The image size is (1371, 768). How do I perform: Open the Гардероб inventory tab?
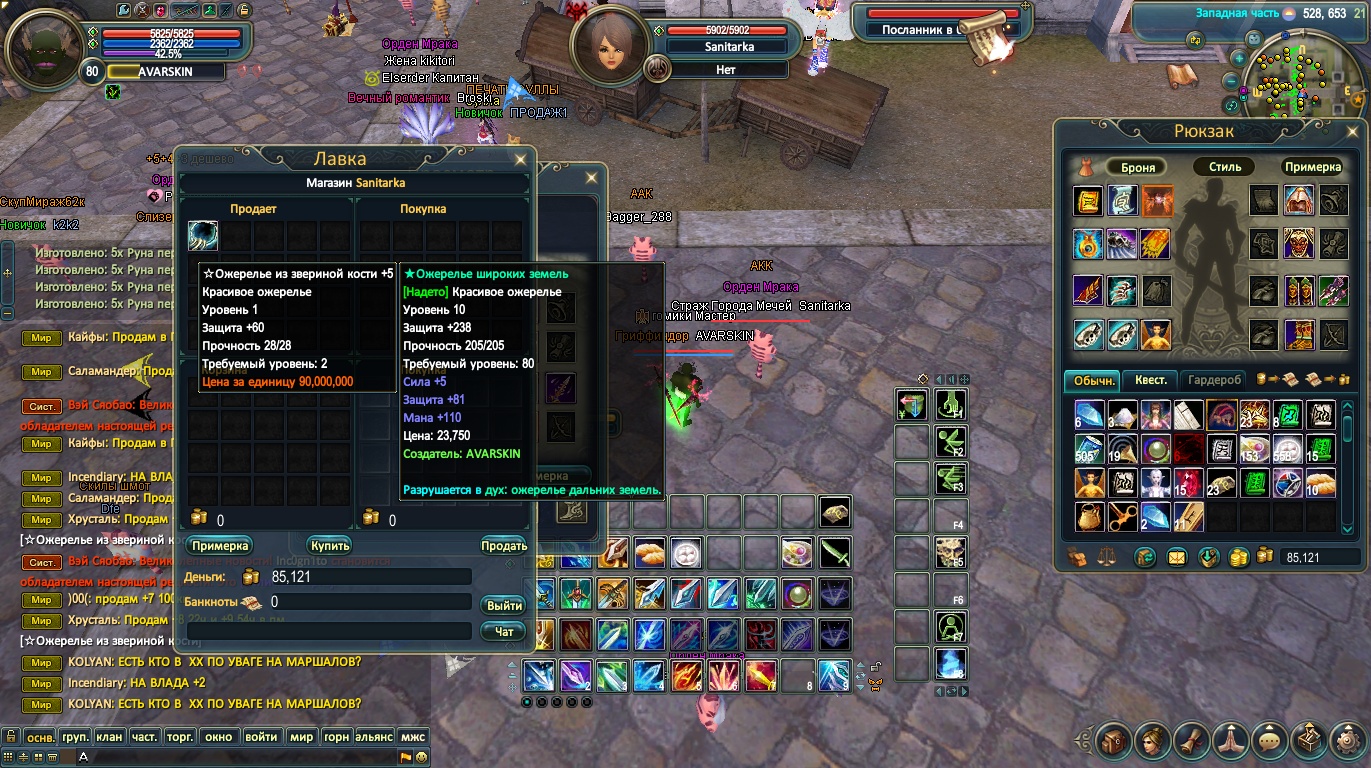(x=1214, y=380)
